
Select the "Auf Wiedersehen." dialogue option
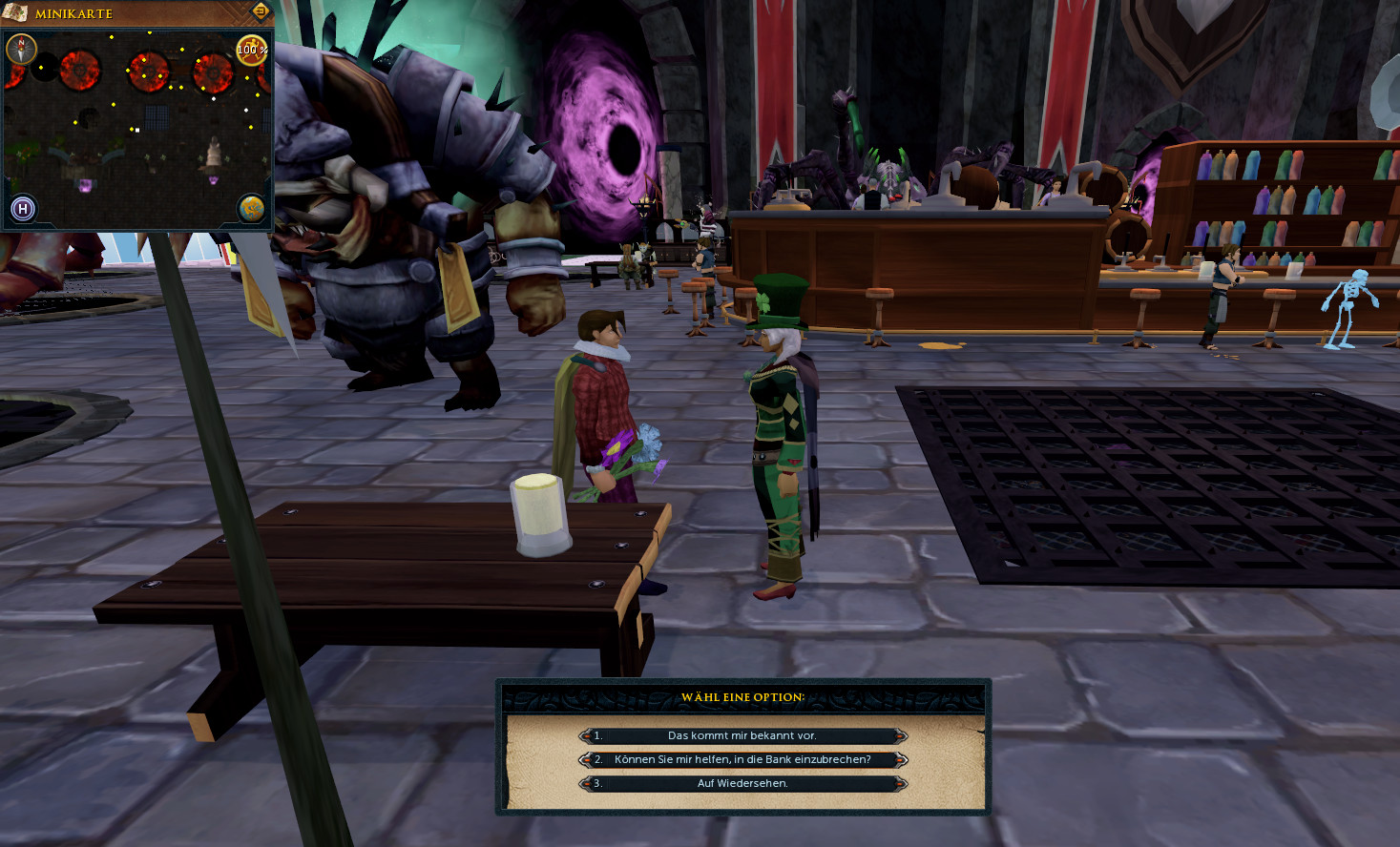click(742, 783)
